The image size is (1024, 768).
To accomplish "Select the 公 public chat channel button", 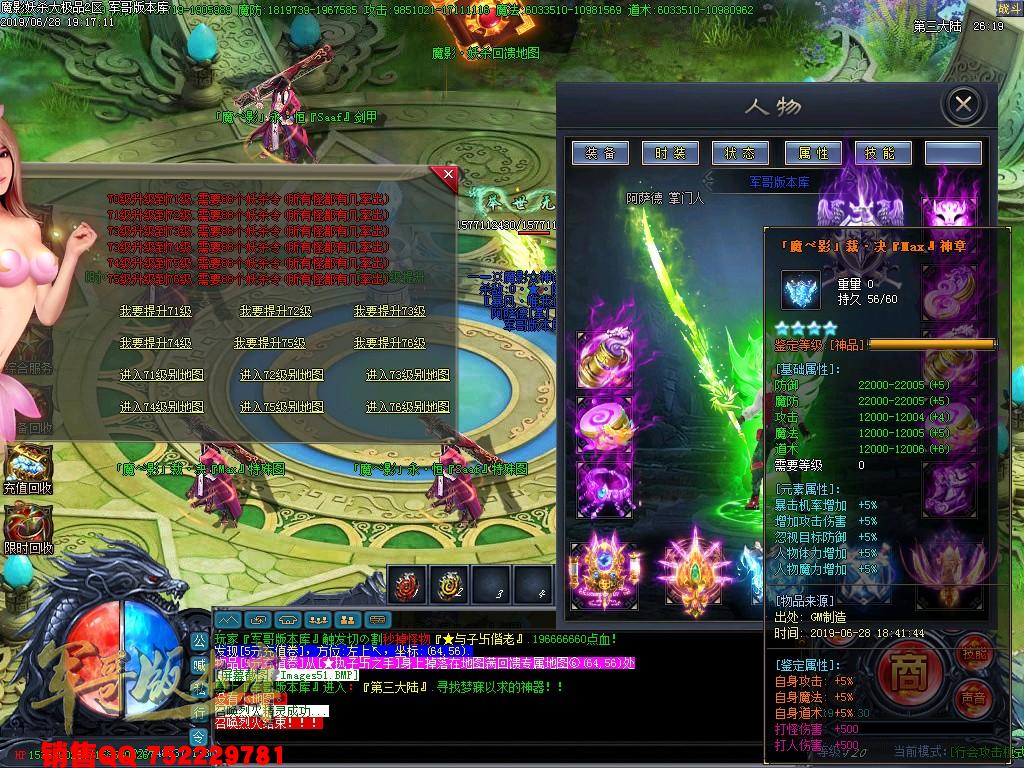I will [x=199, y=640].
